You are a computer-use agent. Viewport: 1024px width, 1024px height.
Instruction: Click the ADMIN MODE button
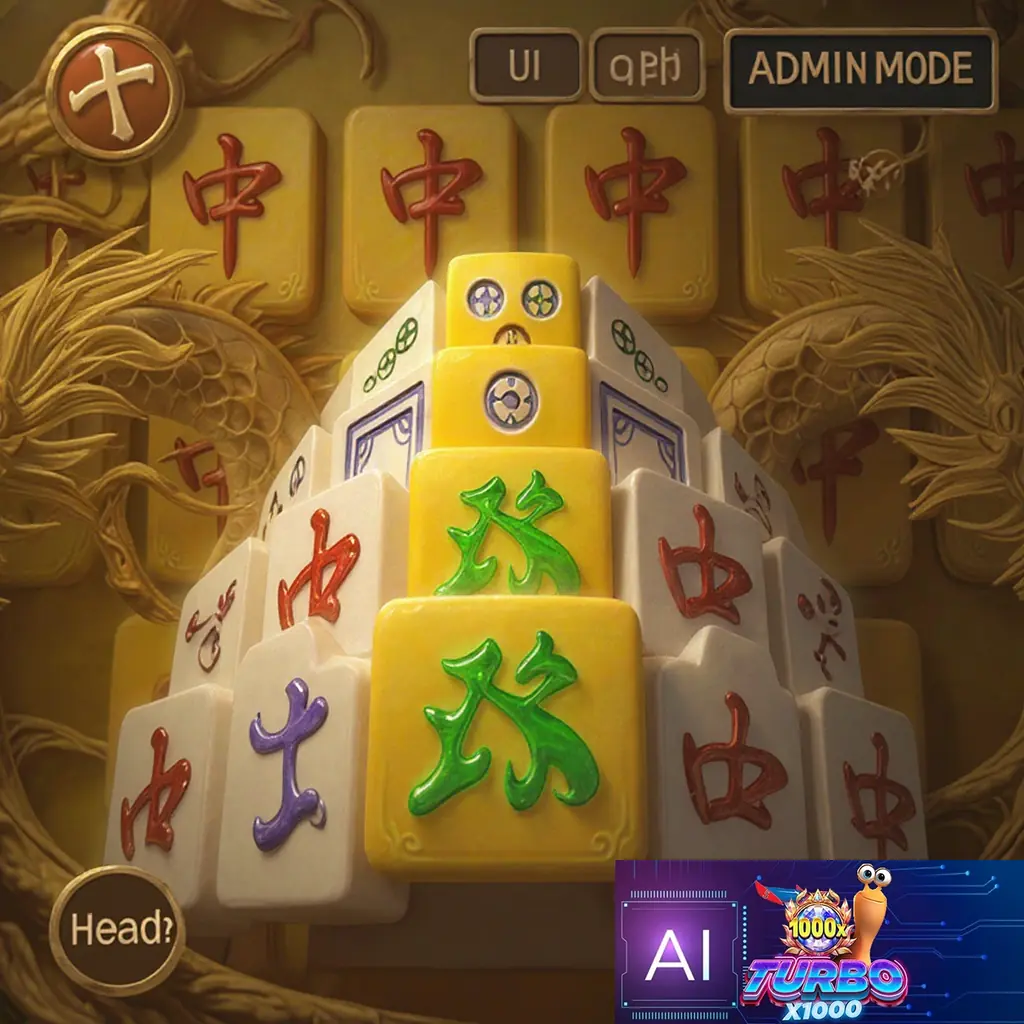click(x=860, y=69)
